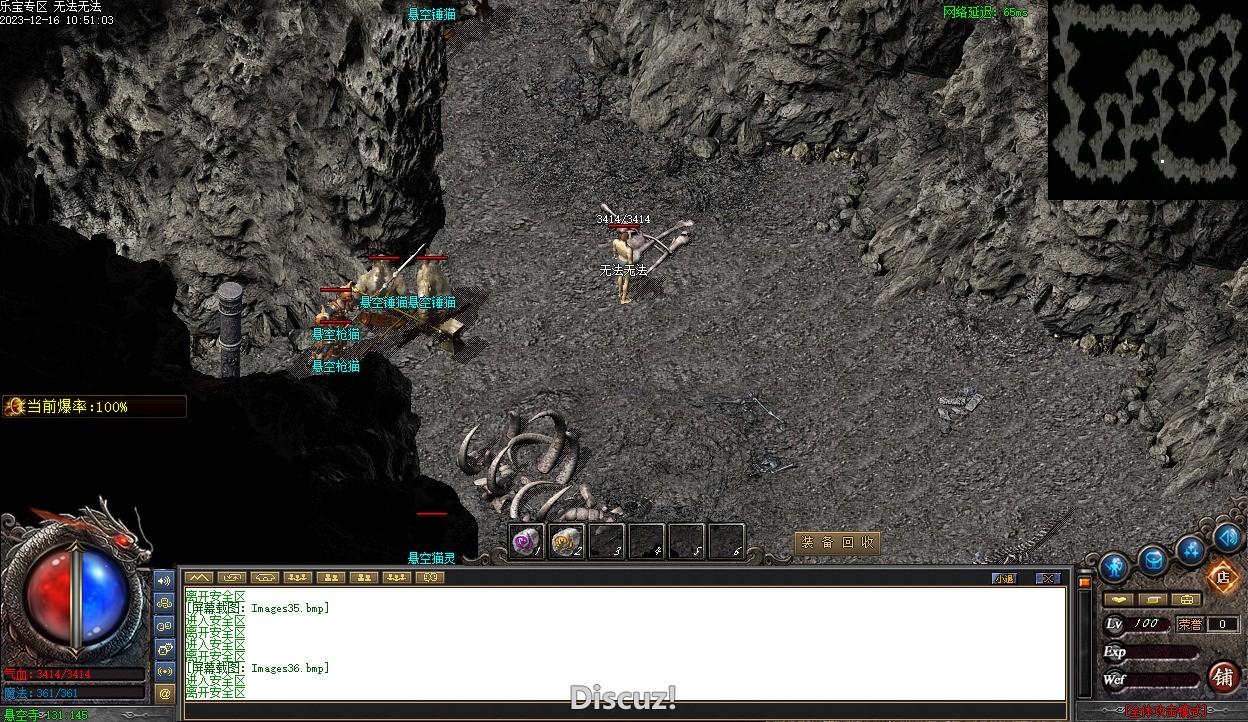Click the speaker icon beside the chat box

click(x=165, y=580)
